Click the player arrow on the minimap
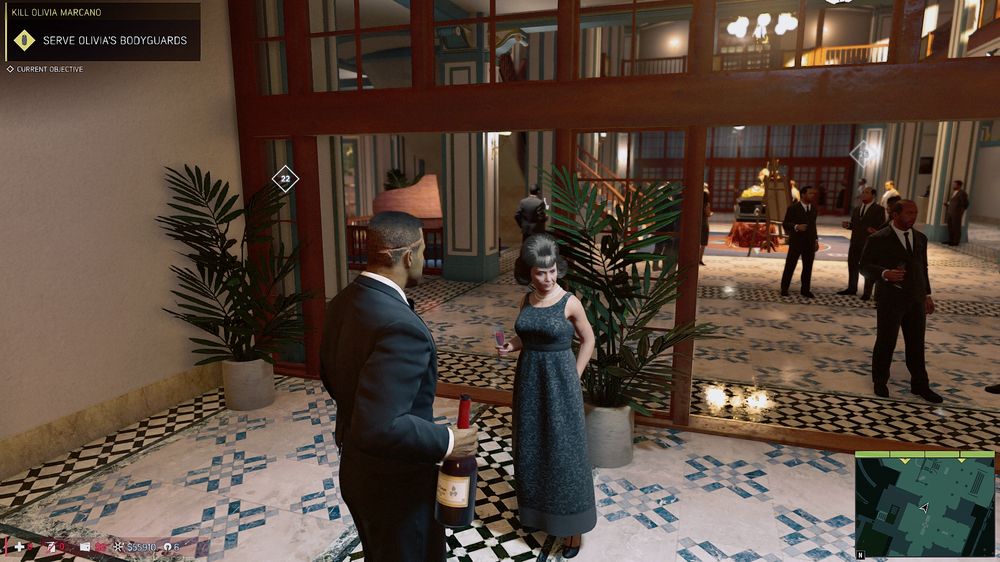1000x562 pixels. coord(924,508)
